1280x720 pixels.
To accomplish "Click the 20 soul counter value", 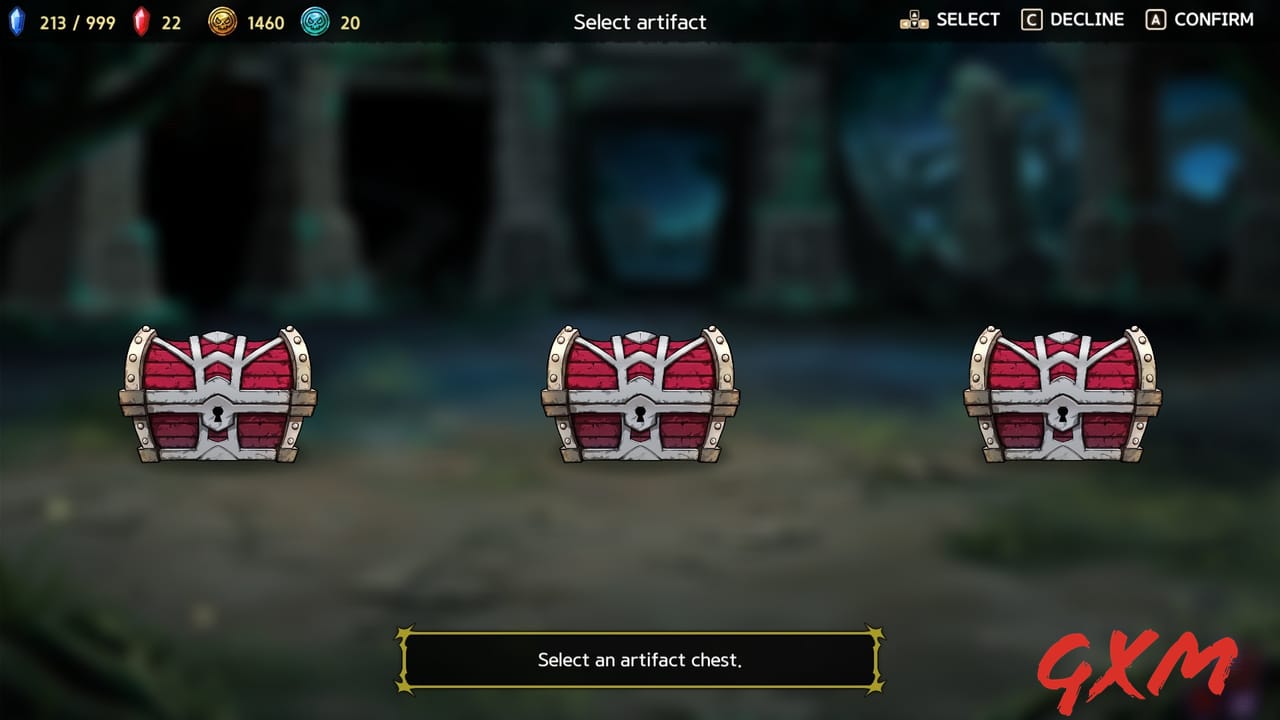I will [348, 22].
